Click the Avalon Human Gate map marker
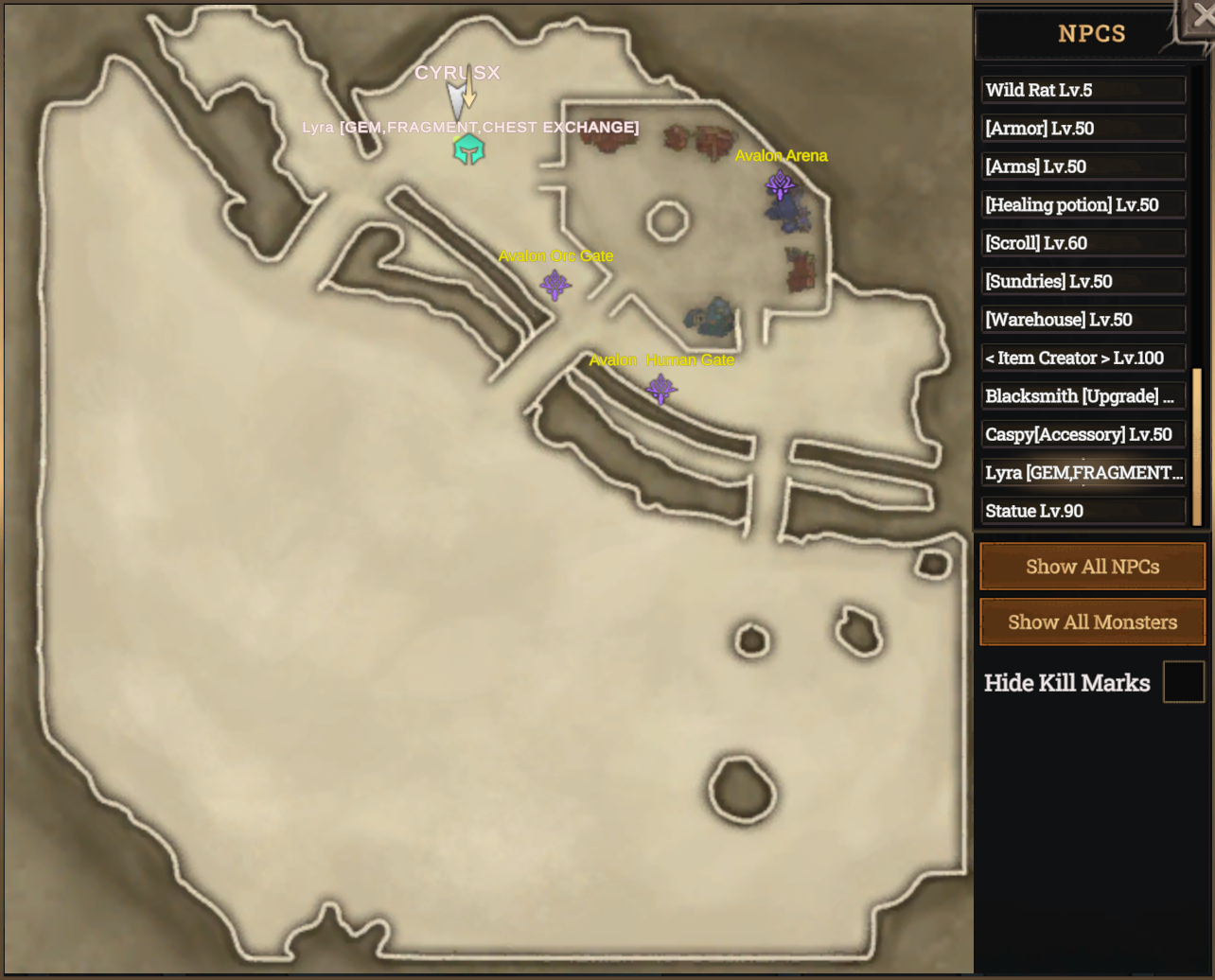Viewport: 1215px width, 980px height. 660,387
